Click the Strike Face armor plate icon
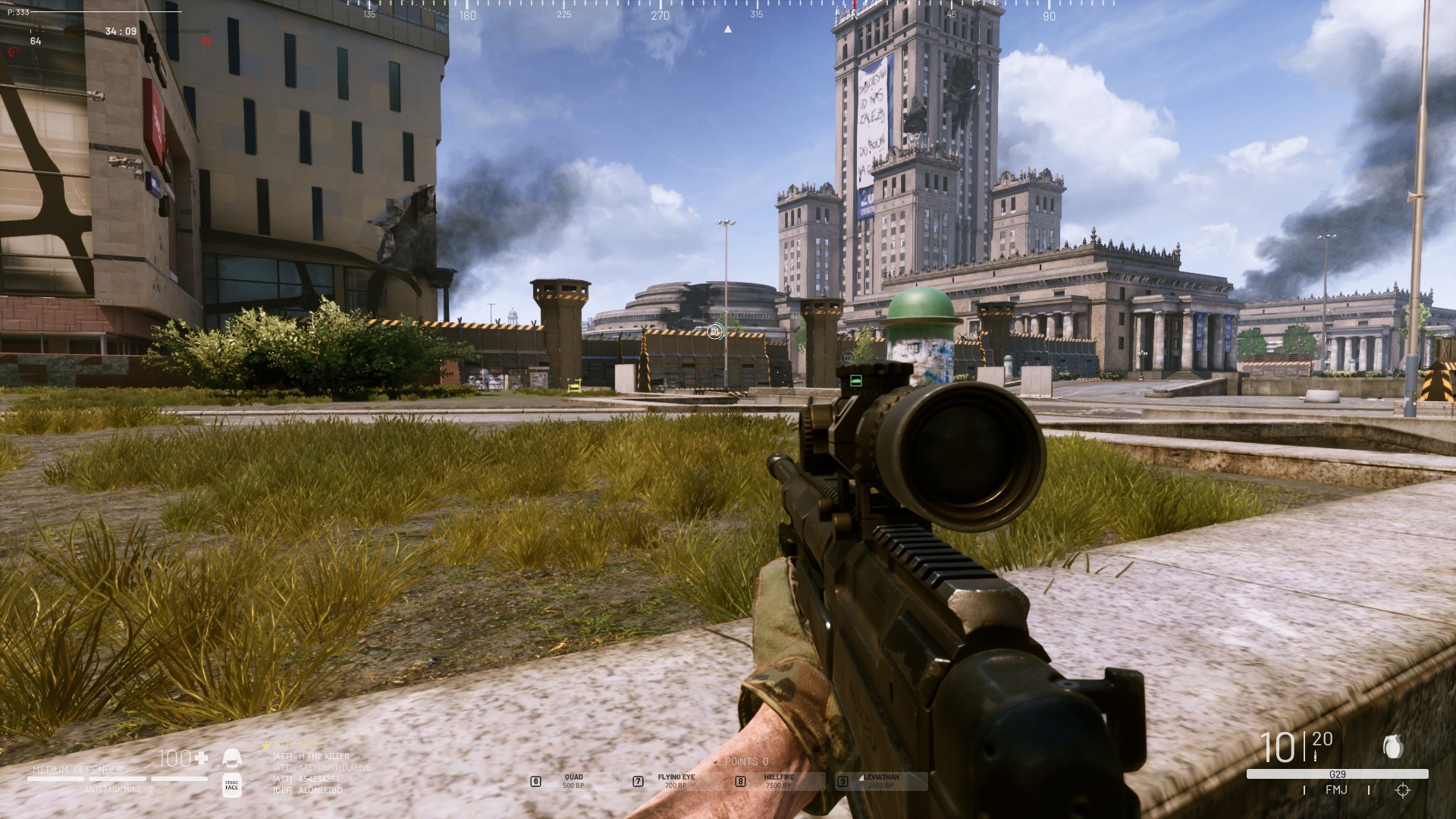Image resolution: width=1456 pixels, height=819 pixels. pyautogui.click(x=232, y=786)
